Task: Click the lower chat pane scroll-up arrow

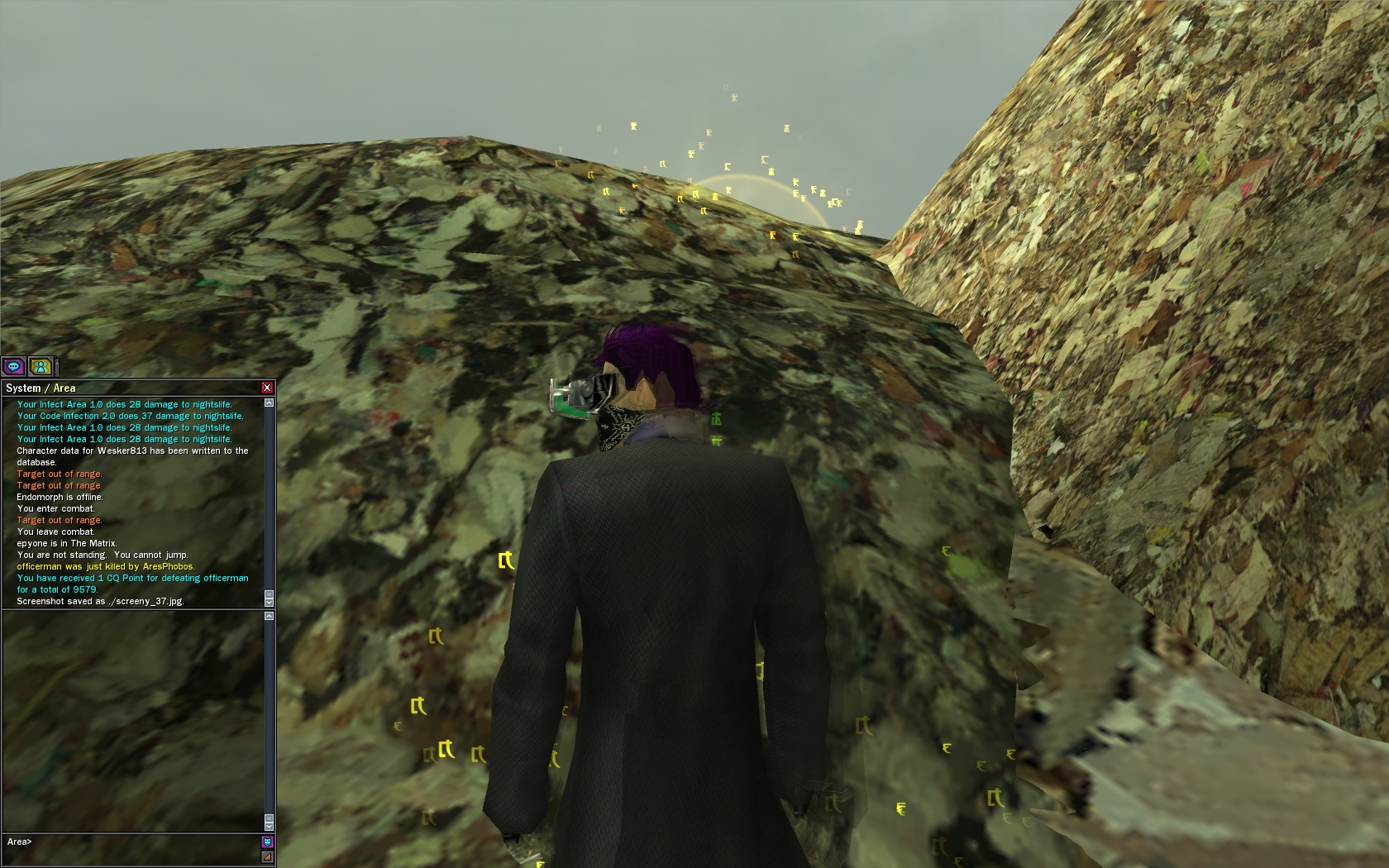Action: pyautogui.click(x=269, y=616)
